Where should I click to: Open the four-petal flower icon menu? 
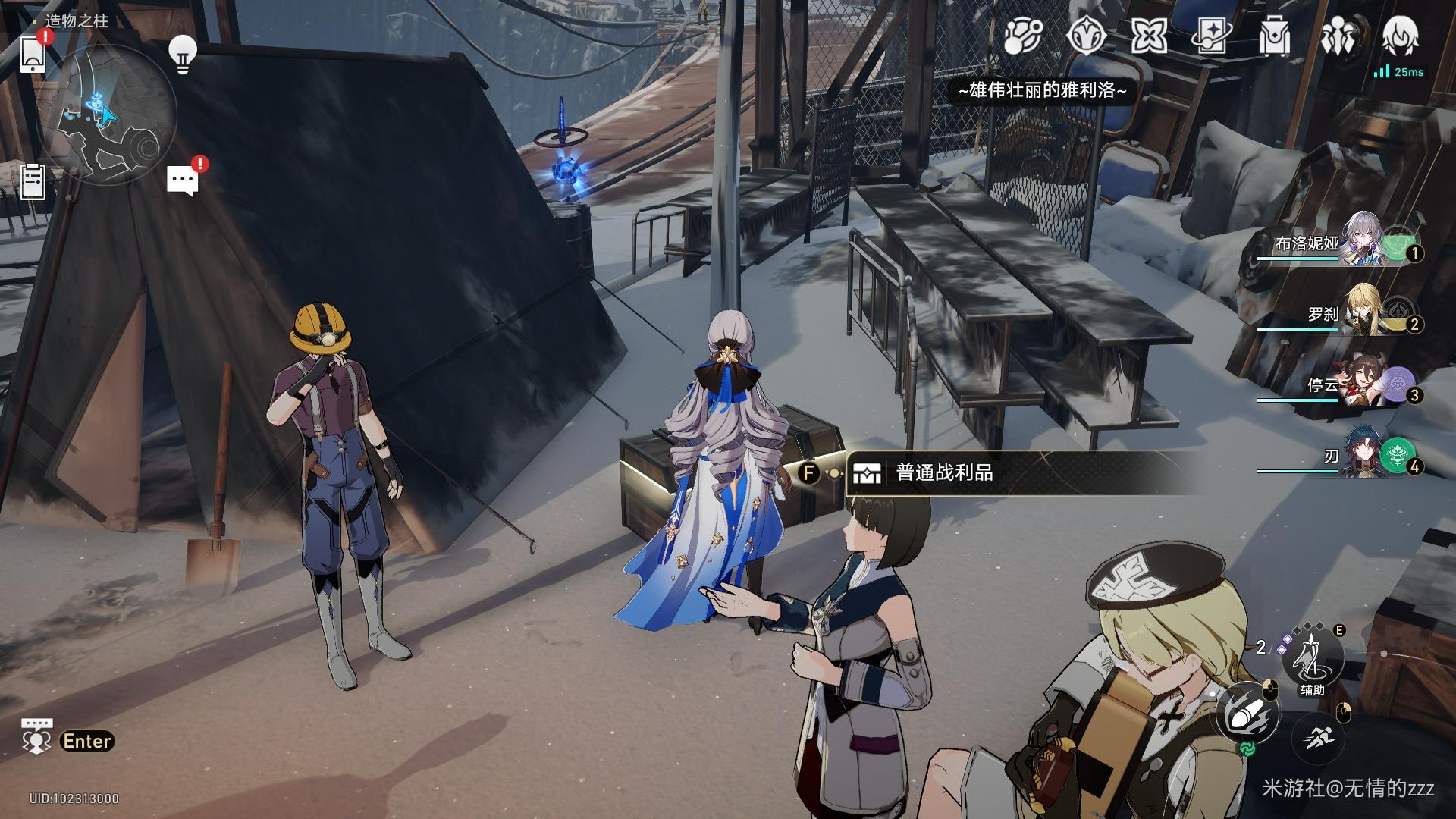coord(1149,36)
